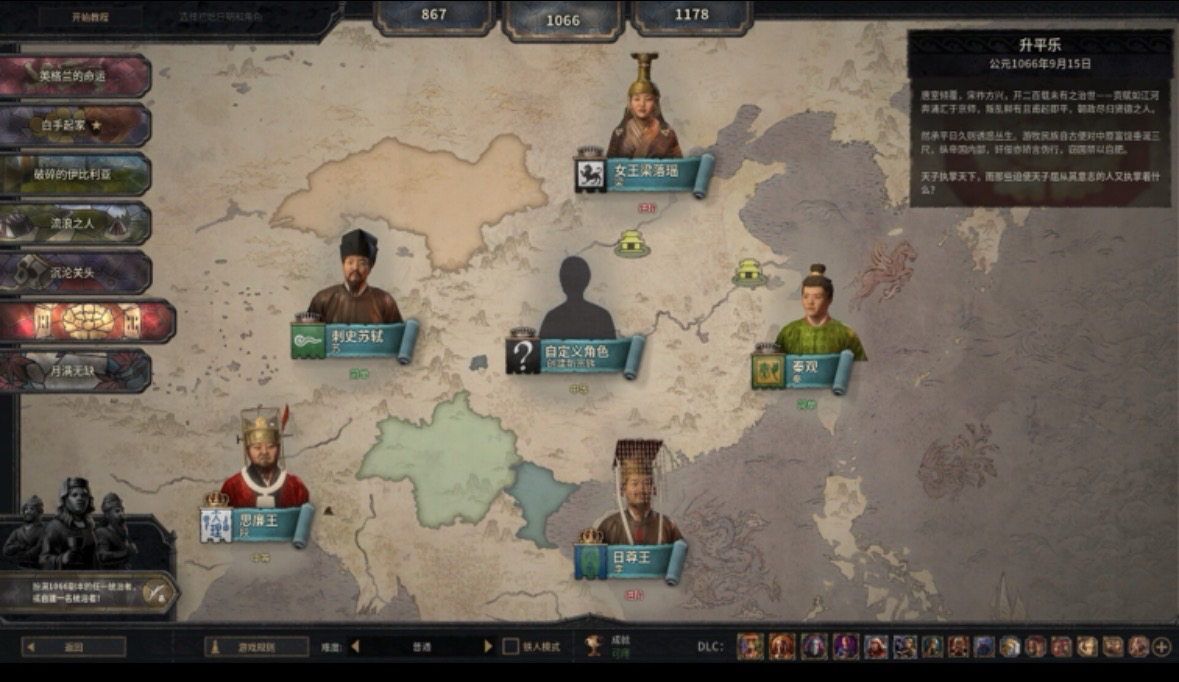Select the 月满无缺 bookmark

click(x=74, y=370)
